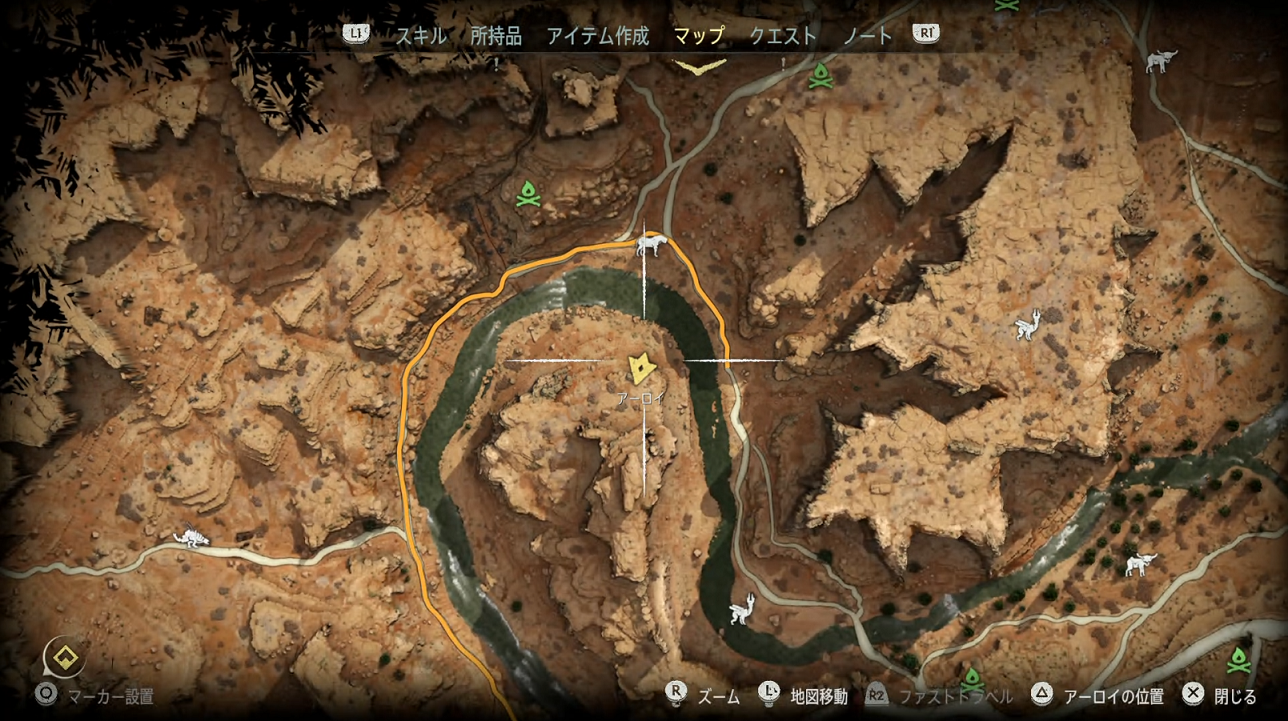Switch to the スキル tab
This screenshot has width=1288, height=721.
[421, 36]
